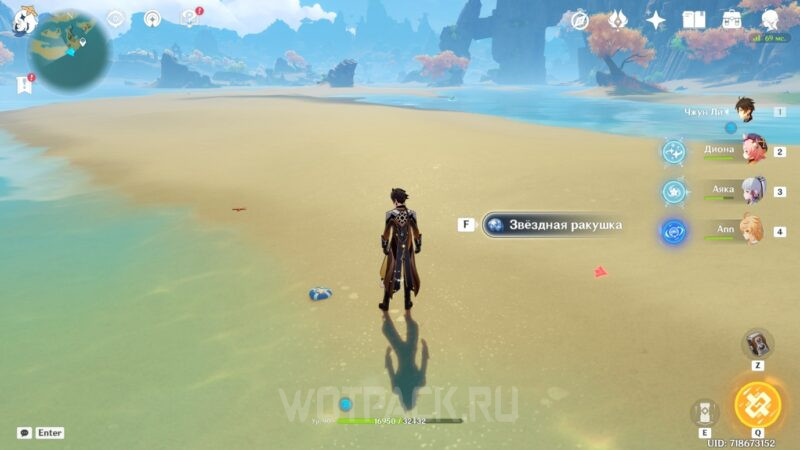Open the quest navigation target icon
Screen dimensions: 800x450
tap(116, 19)
